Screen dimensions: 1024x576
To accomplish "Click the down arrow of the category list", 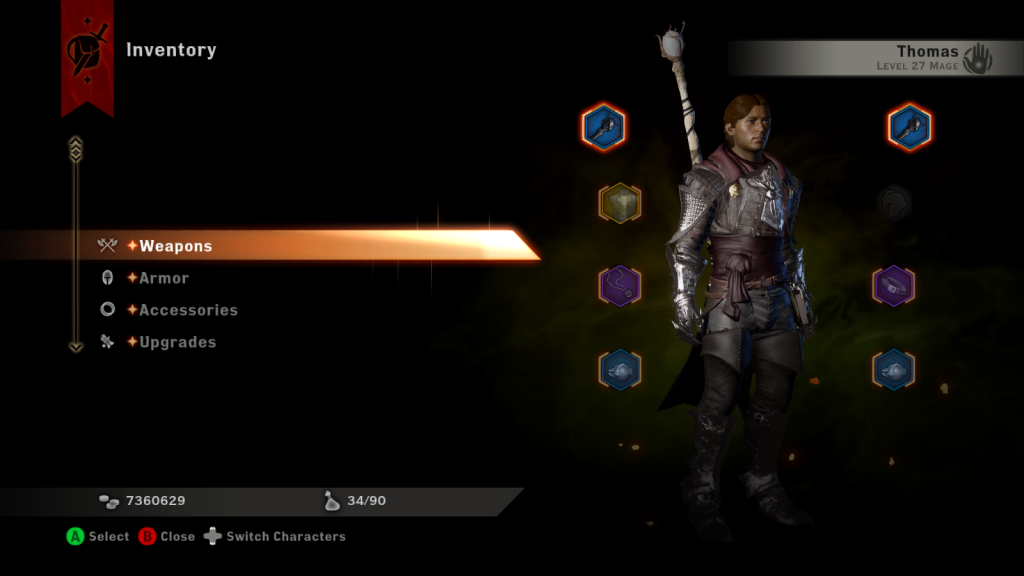I will click(x=75, y=346).
